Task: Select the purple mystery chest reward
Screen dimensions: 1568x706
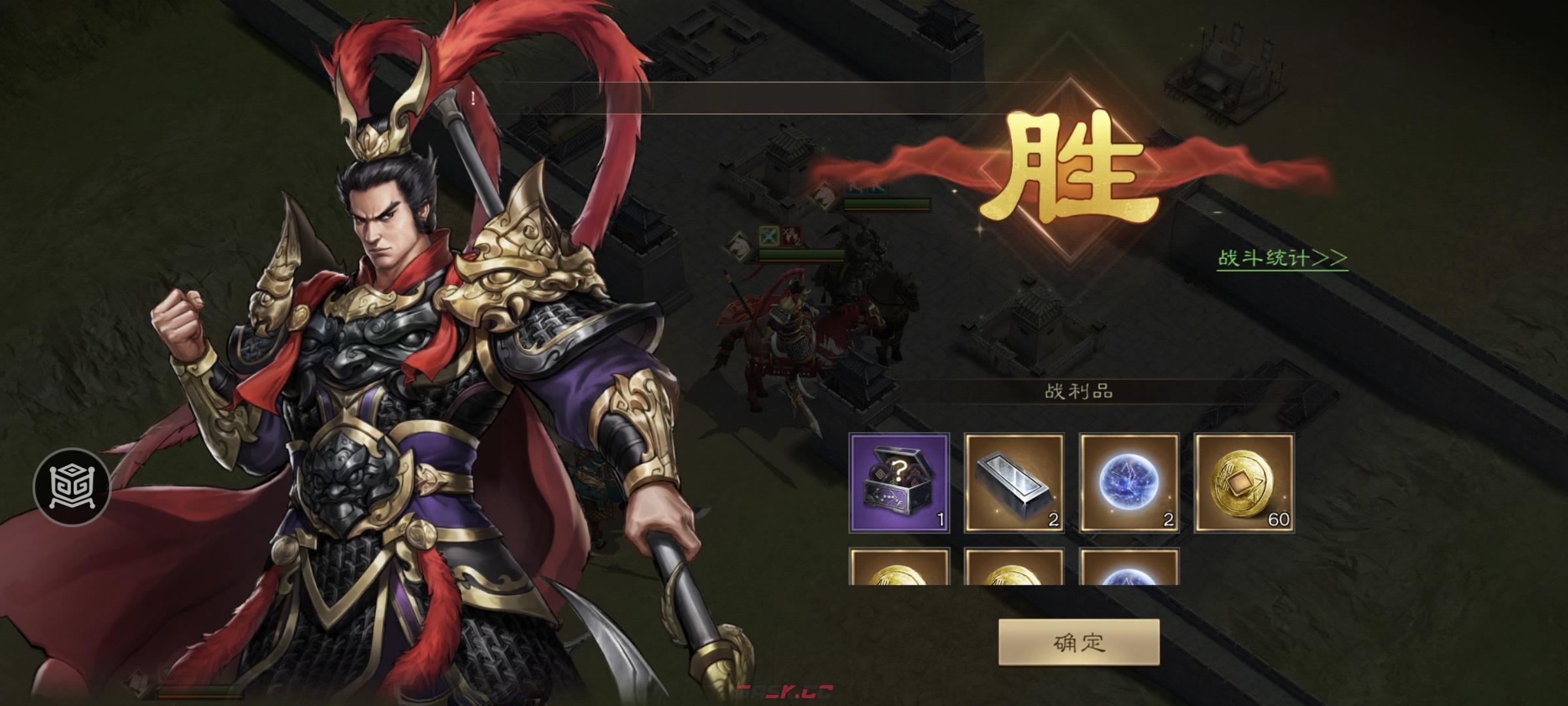Action: coord(899,482)
